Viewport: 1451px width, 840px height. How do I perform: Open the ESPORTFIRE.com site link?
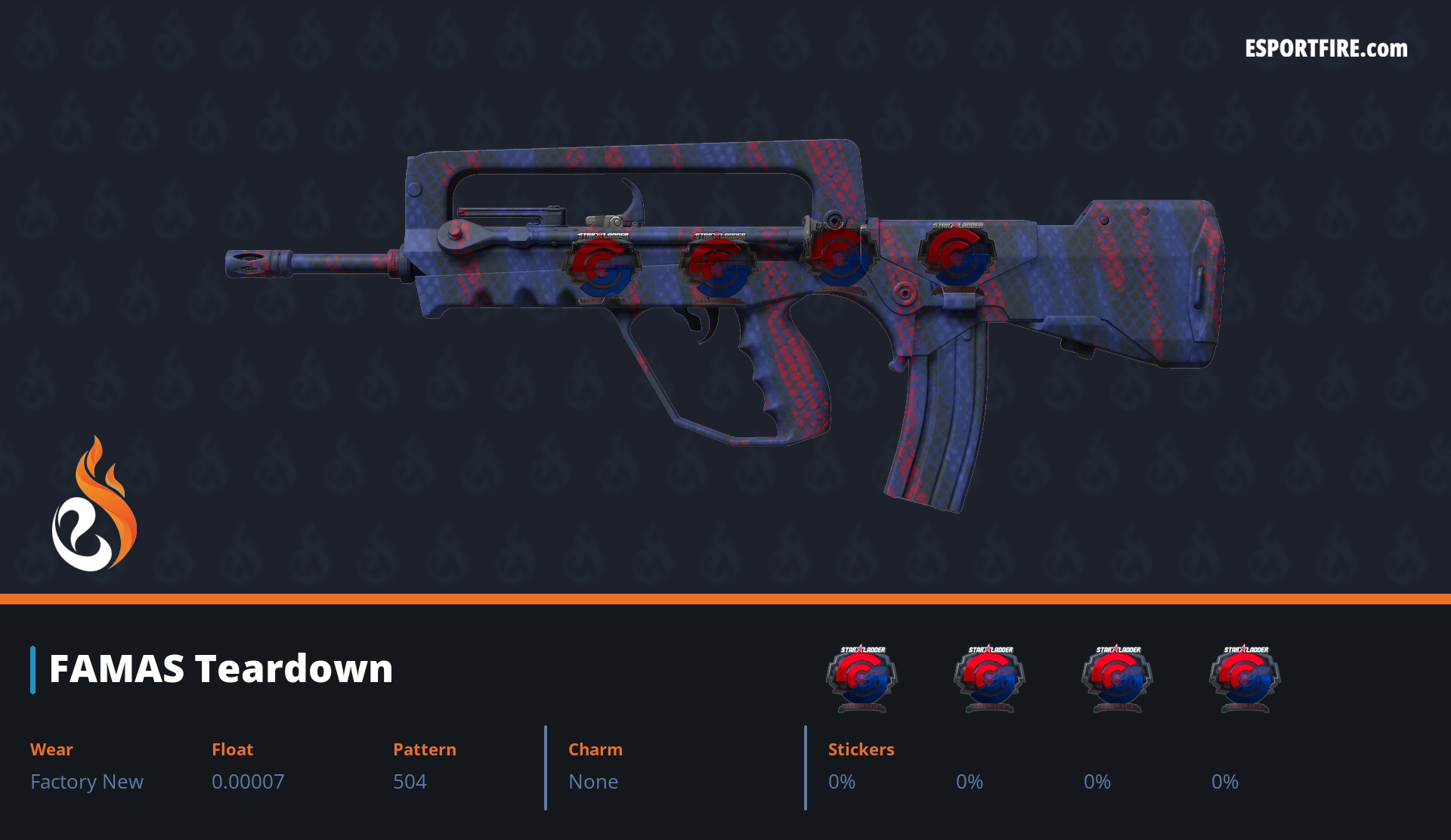[1326, 49]
